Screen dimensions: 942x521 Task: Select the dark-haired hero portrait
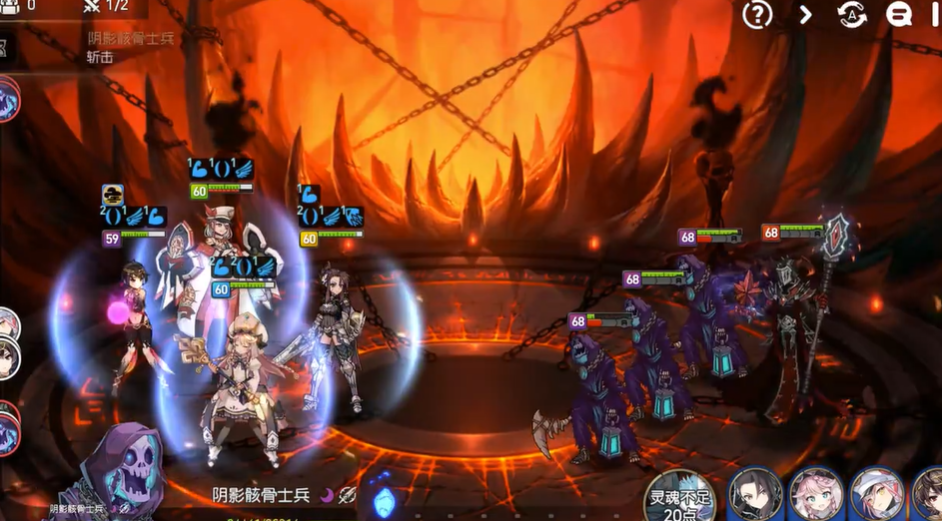pyautogui.click(x=755, y=495)
